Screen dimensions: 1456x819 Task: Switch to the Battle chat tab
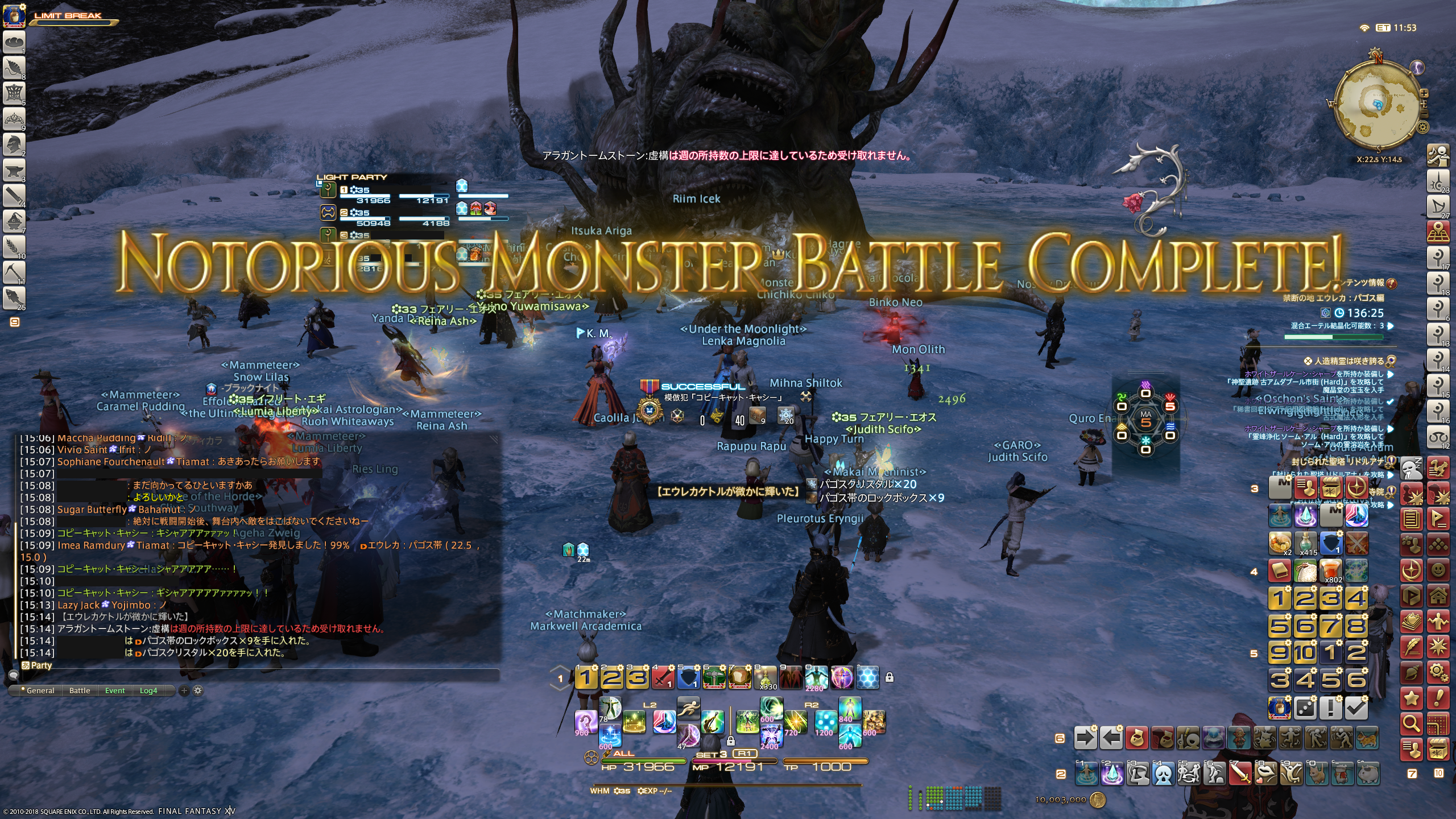click(x=80, y=690)
